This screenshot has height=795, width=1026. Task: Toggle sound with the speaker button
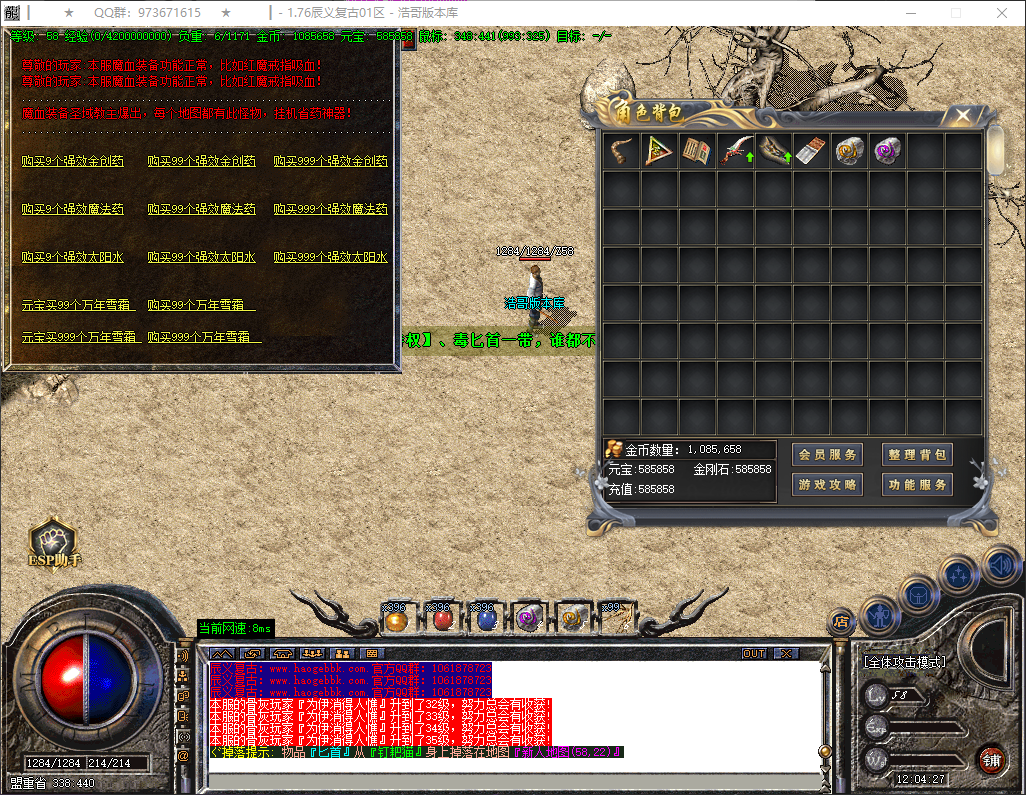point(1000,563)
